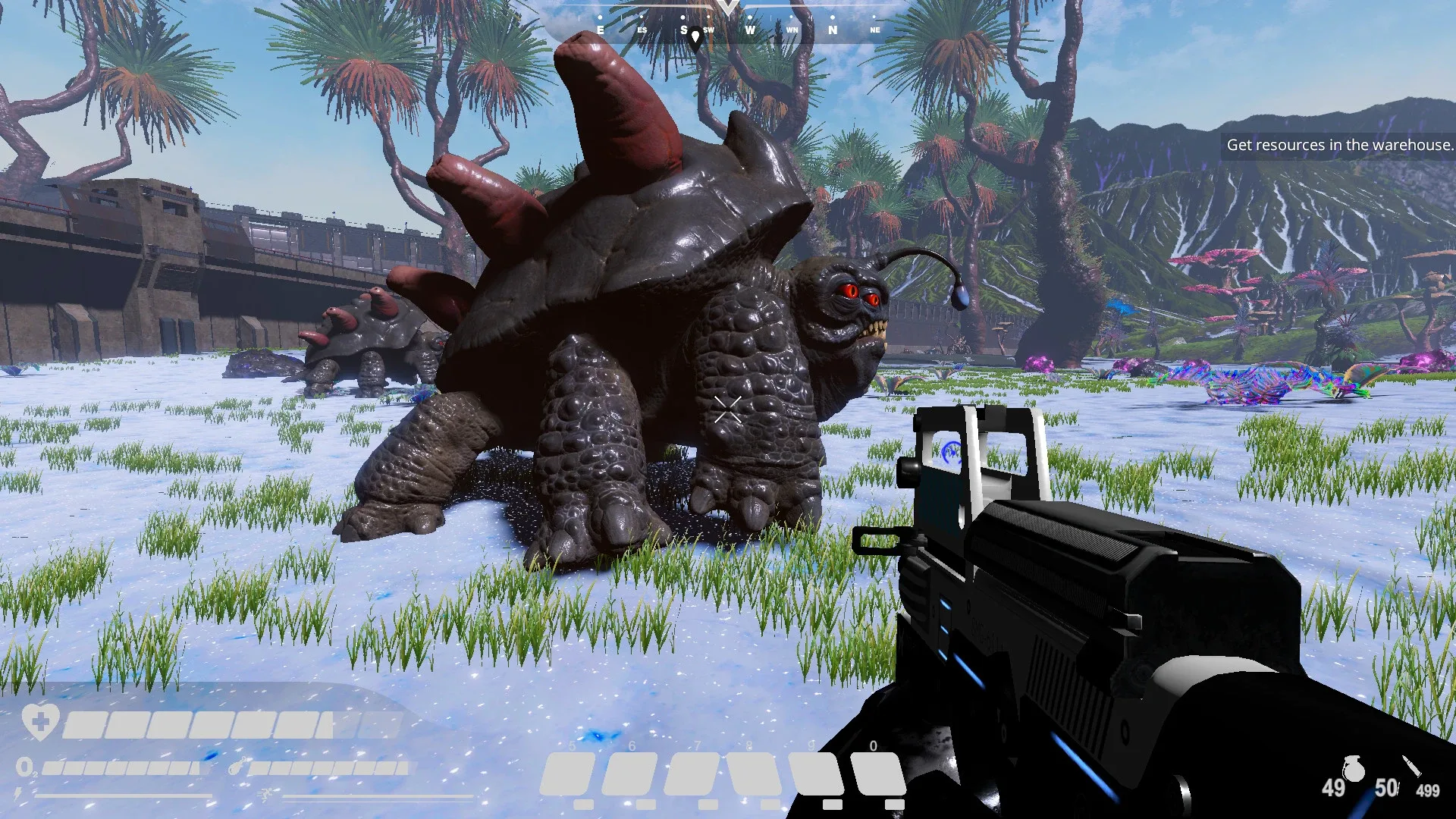This screenshot has width=1456, height=819.
Task: Click the reserve ammo count 499
Action: (x=1427, y=789)
